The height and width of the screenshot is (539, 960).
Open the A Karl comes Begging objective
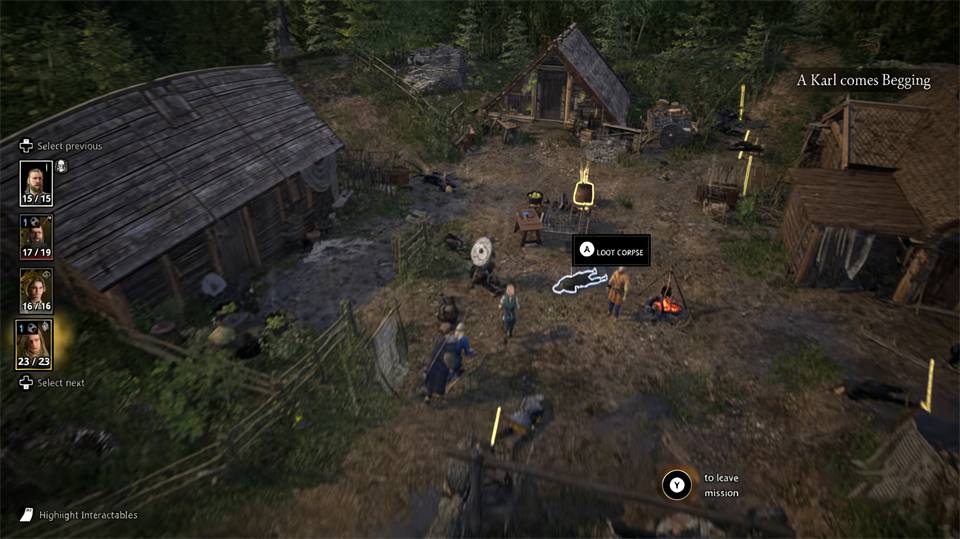pos(863,81)
